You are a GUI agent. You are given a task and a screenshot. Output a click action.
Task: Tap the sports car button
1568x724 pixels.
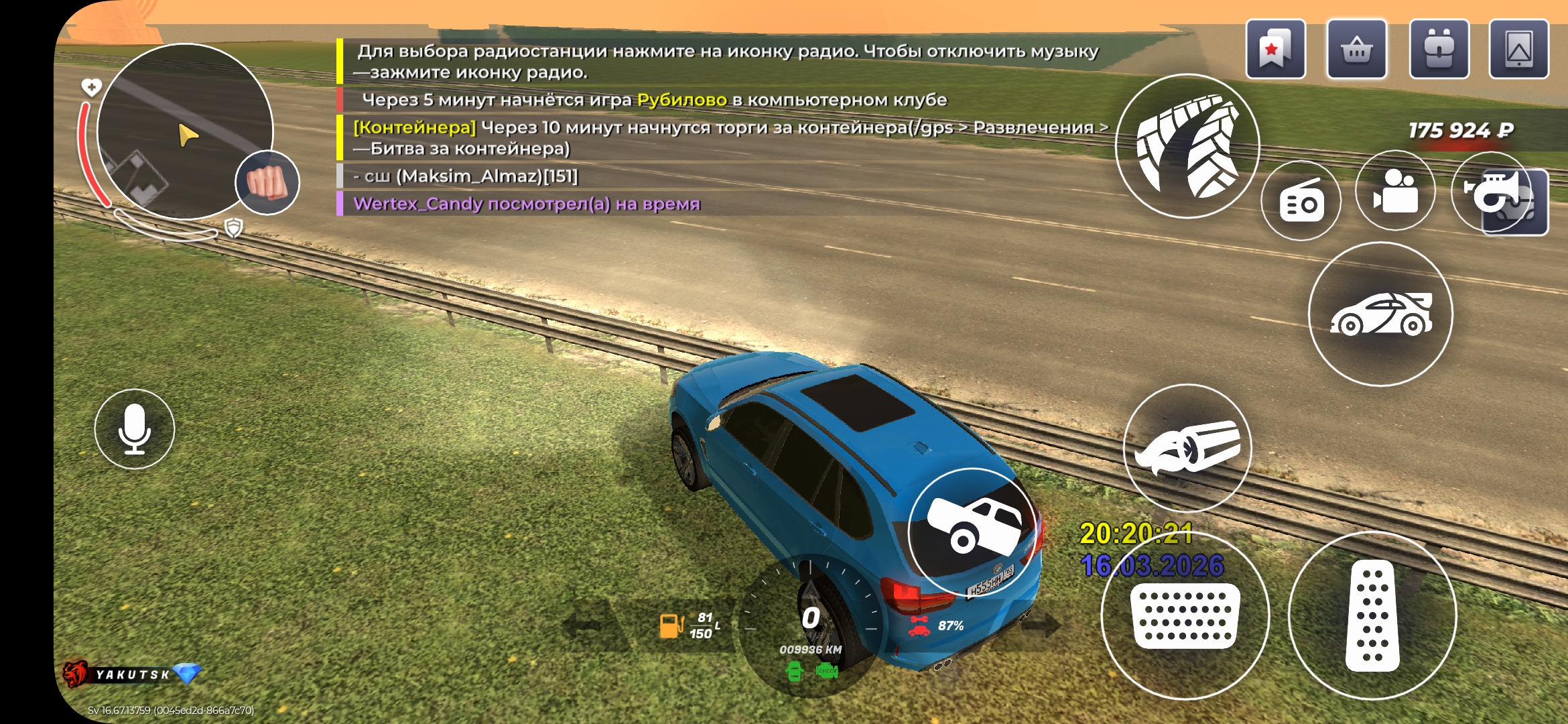coord(1380,314)
